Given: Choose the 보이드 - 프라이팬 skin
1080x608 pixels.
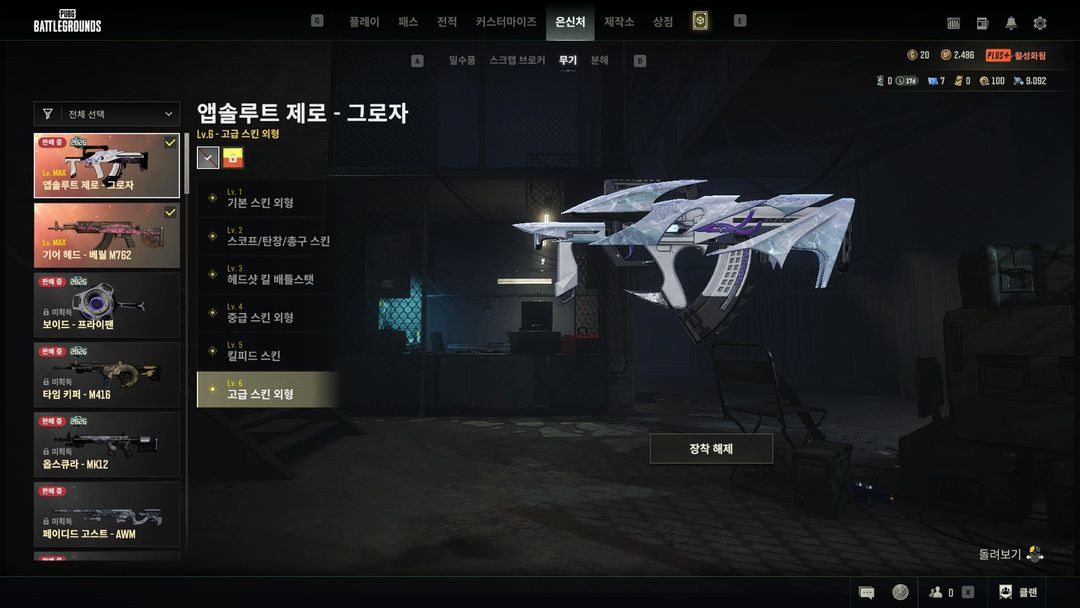Looking at the screenshot, I should pyautogui.click(x=107, y=305).
